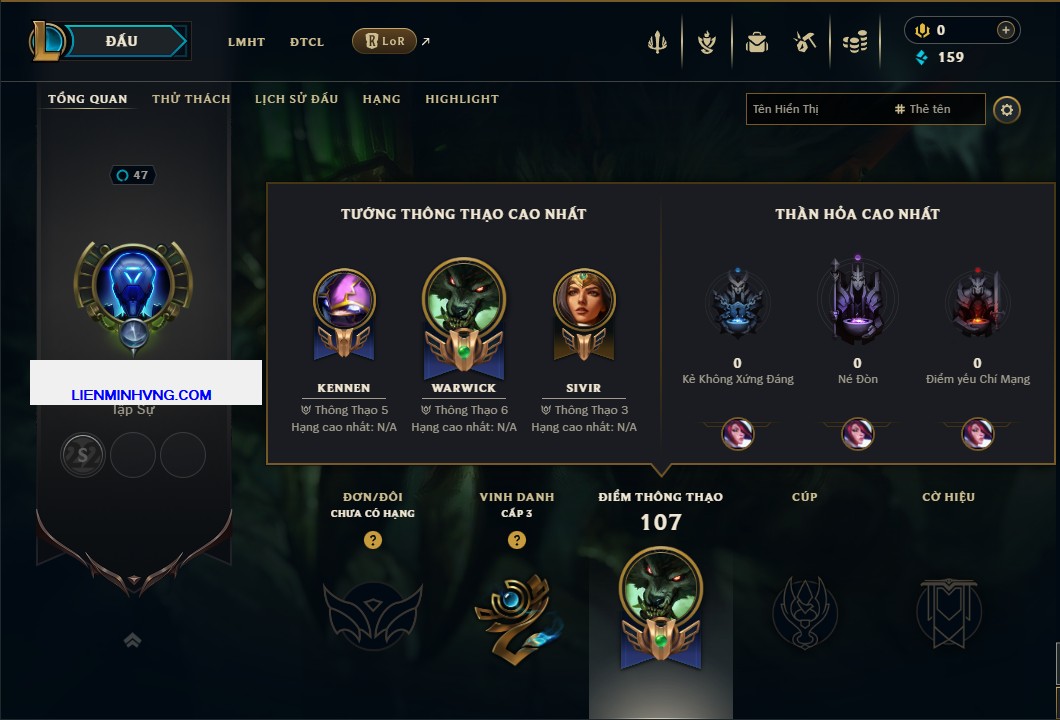Open profile settings gear icon
The width and height of the screenshot is (1060, 720).
[x=1007, y=109]
